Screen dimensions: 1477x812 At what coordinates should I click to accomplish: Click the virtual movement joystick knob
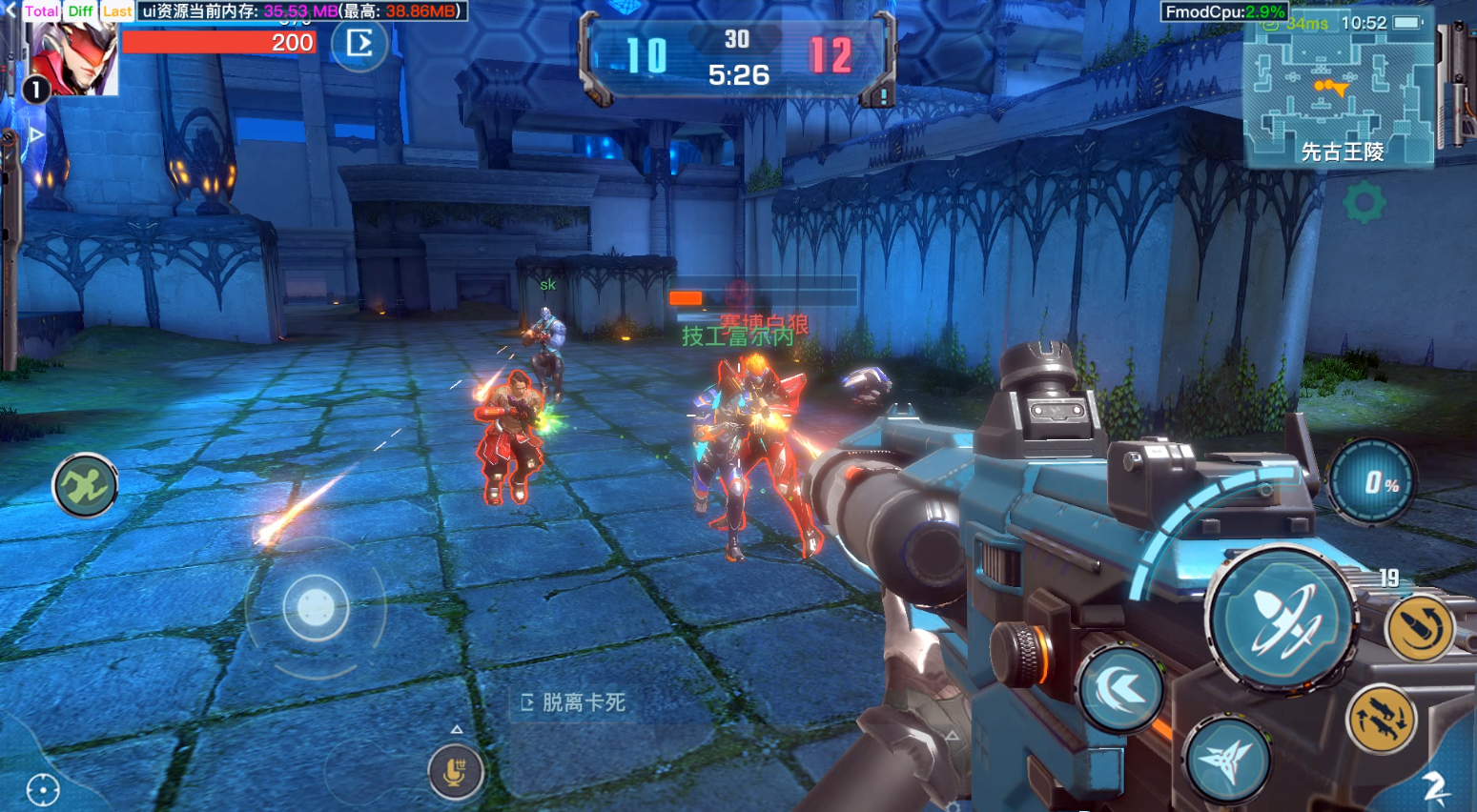tap(316, 606)
